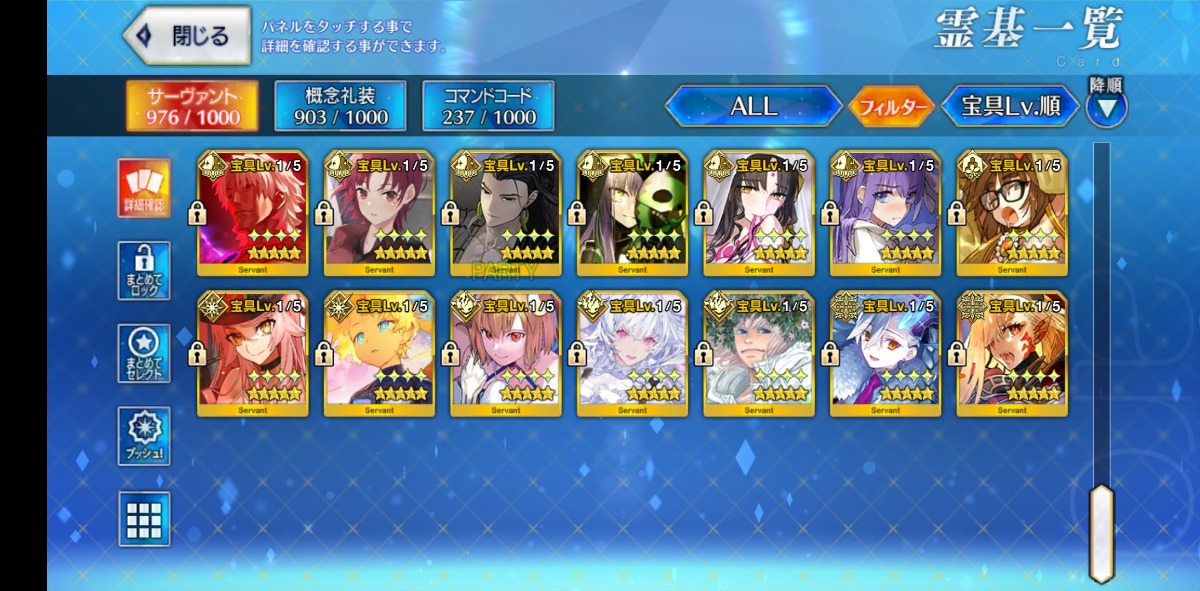1200x591 pixels.
Task: Click the scrollbar handle on the right
Action: click(1101, 532)
